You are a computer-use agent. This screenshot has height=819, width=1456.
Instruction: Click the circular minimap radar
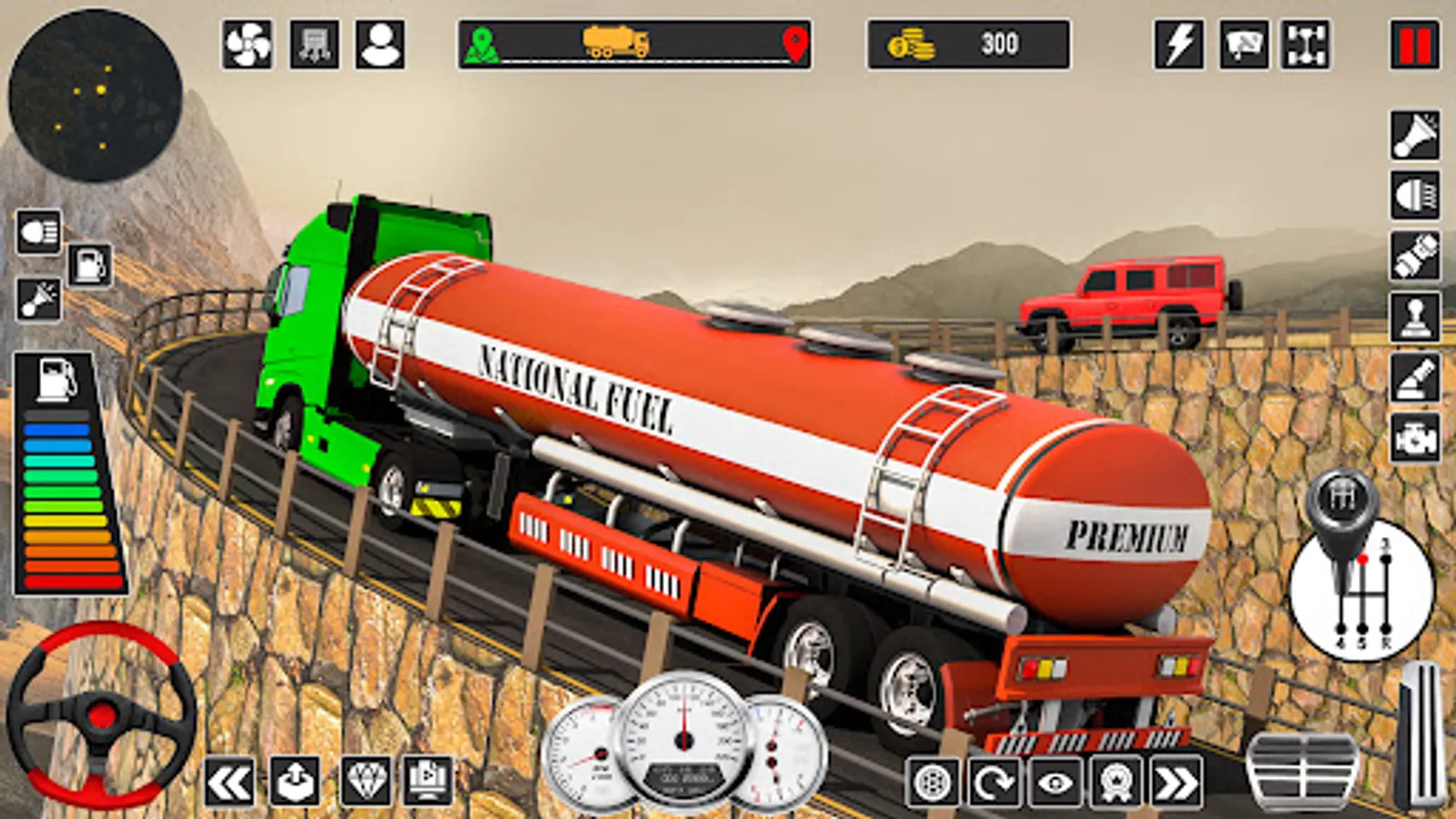96,96
